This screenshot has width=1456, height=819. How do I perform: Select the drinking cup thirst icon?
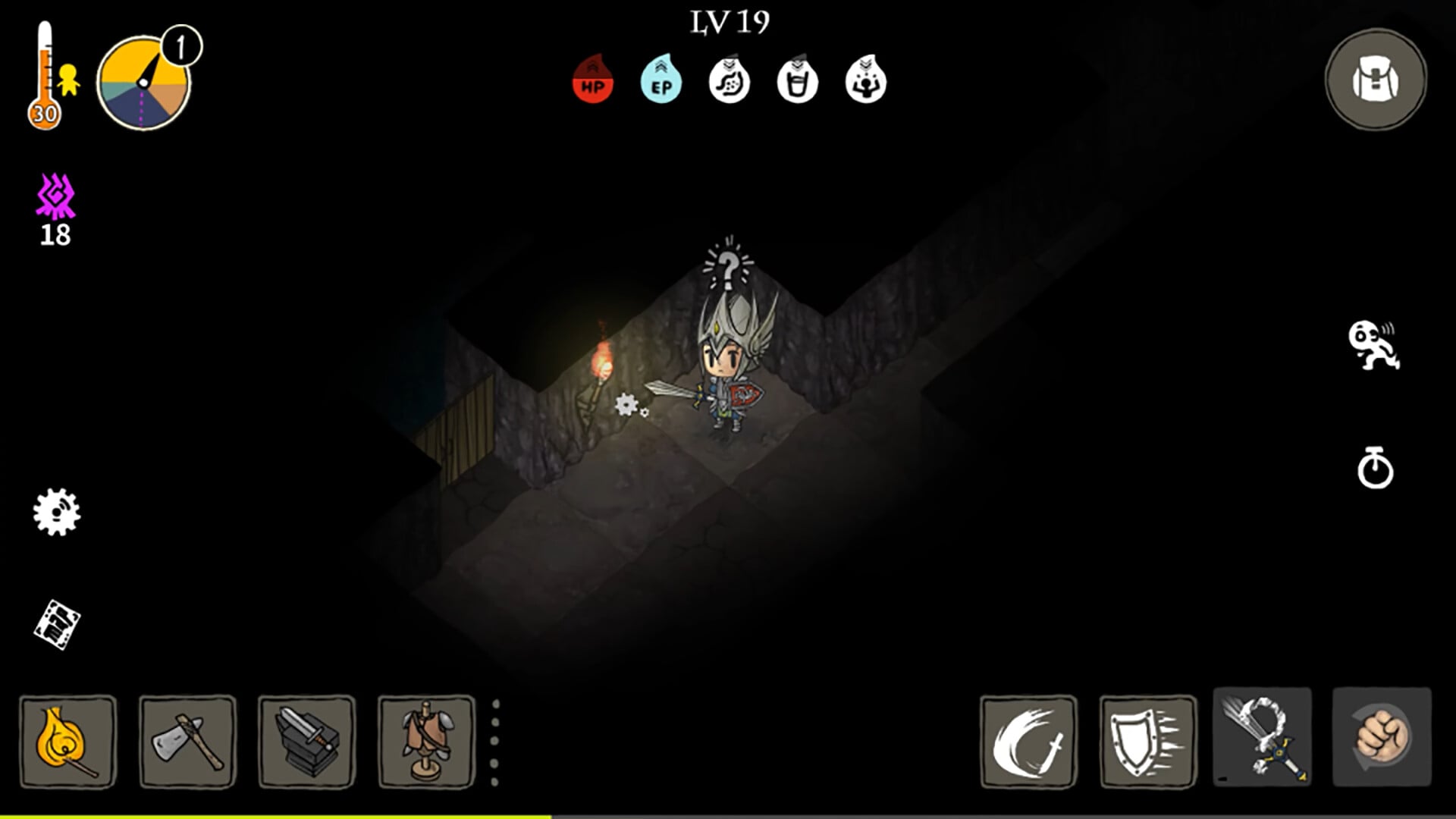[x=797, y=80]
